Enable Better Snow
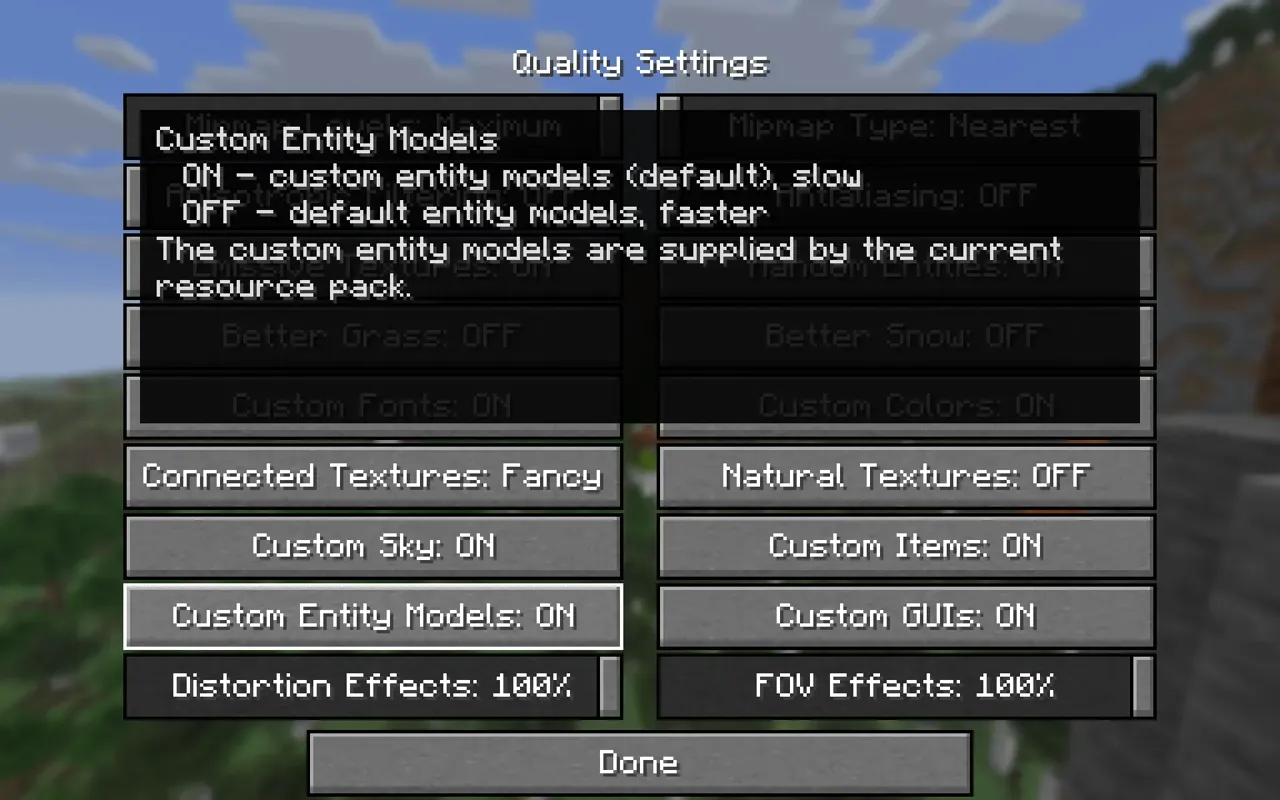The image size is (1280, 800). click(904, 336)
